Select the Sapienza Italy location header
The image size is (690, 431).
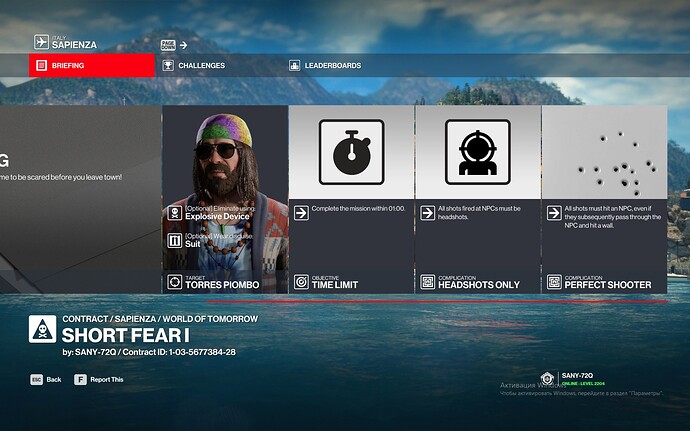tap(70, 42)
